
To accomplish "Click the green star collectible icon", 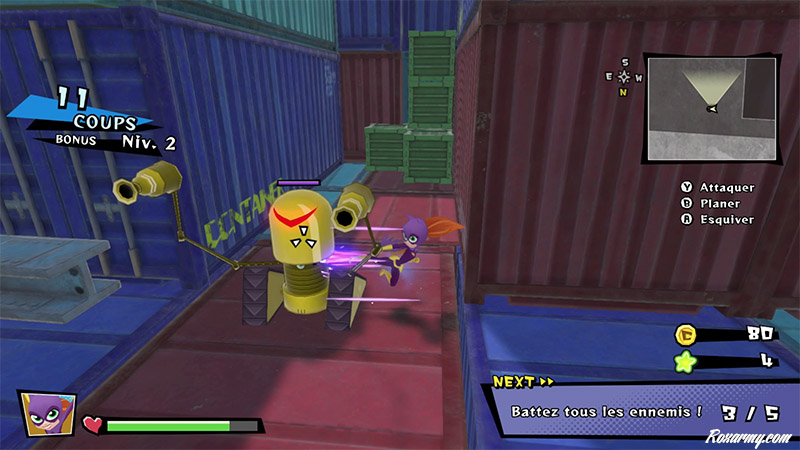I will coord(686,360).
